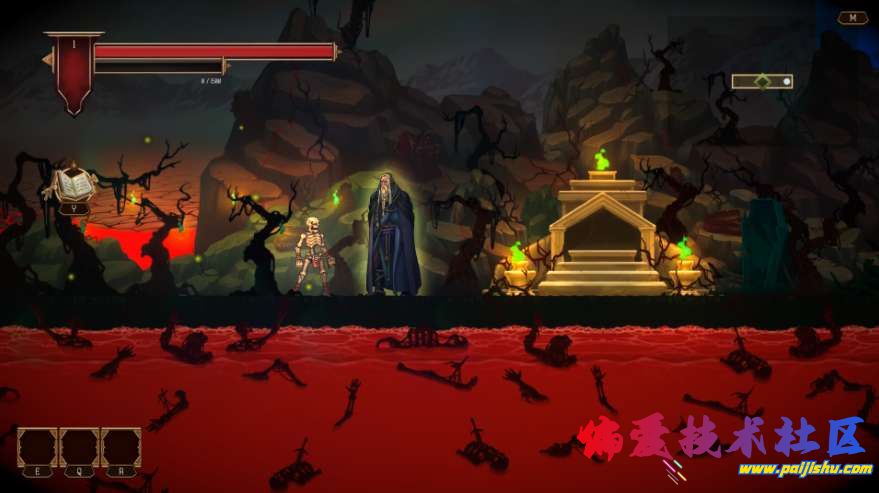This screenshot has height=493, width=879.
Task: Select the empty ability slot labeled Q
Action: [x=79, y=447]
